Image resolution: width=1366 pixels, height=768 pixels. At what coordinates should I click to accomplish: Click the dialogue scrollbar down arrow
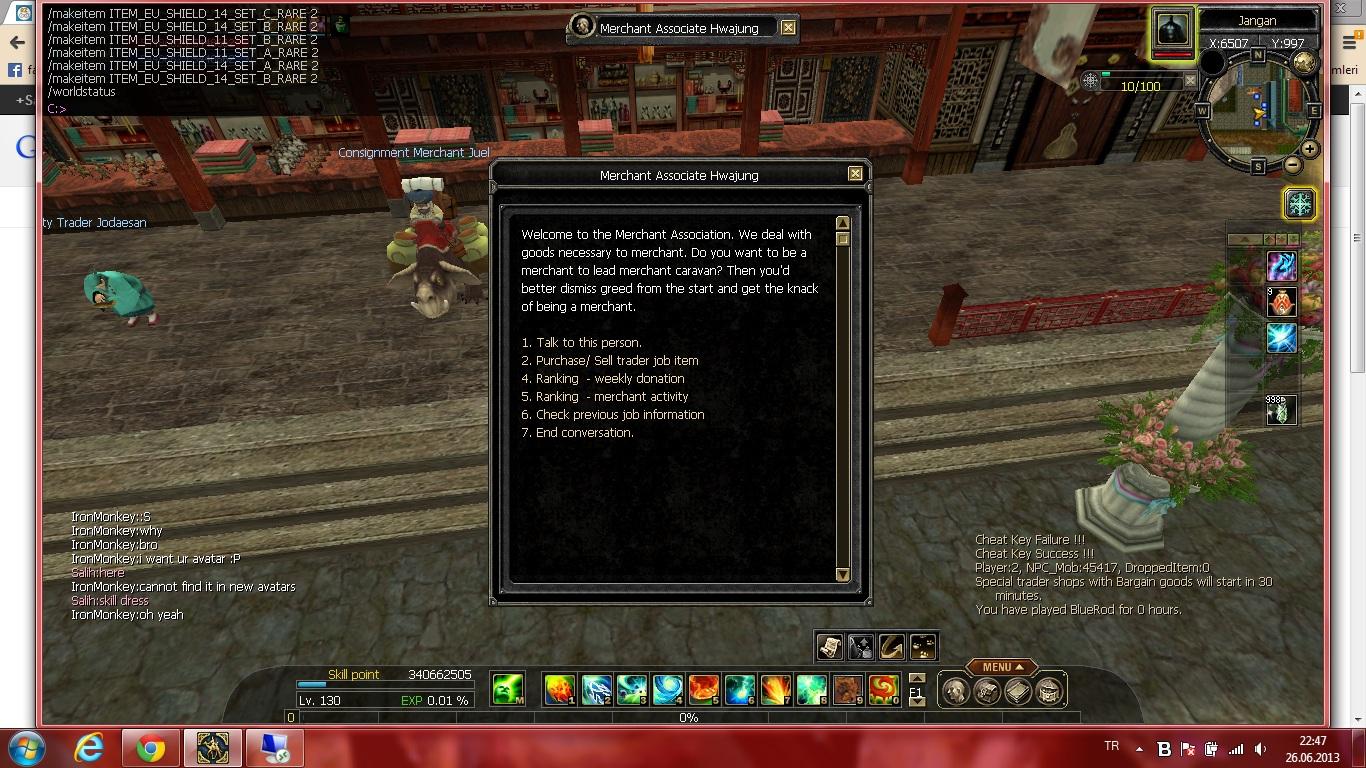click(842, 574)
